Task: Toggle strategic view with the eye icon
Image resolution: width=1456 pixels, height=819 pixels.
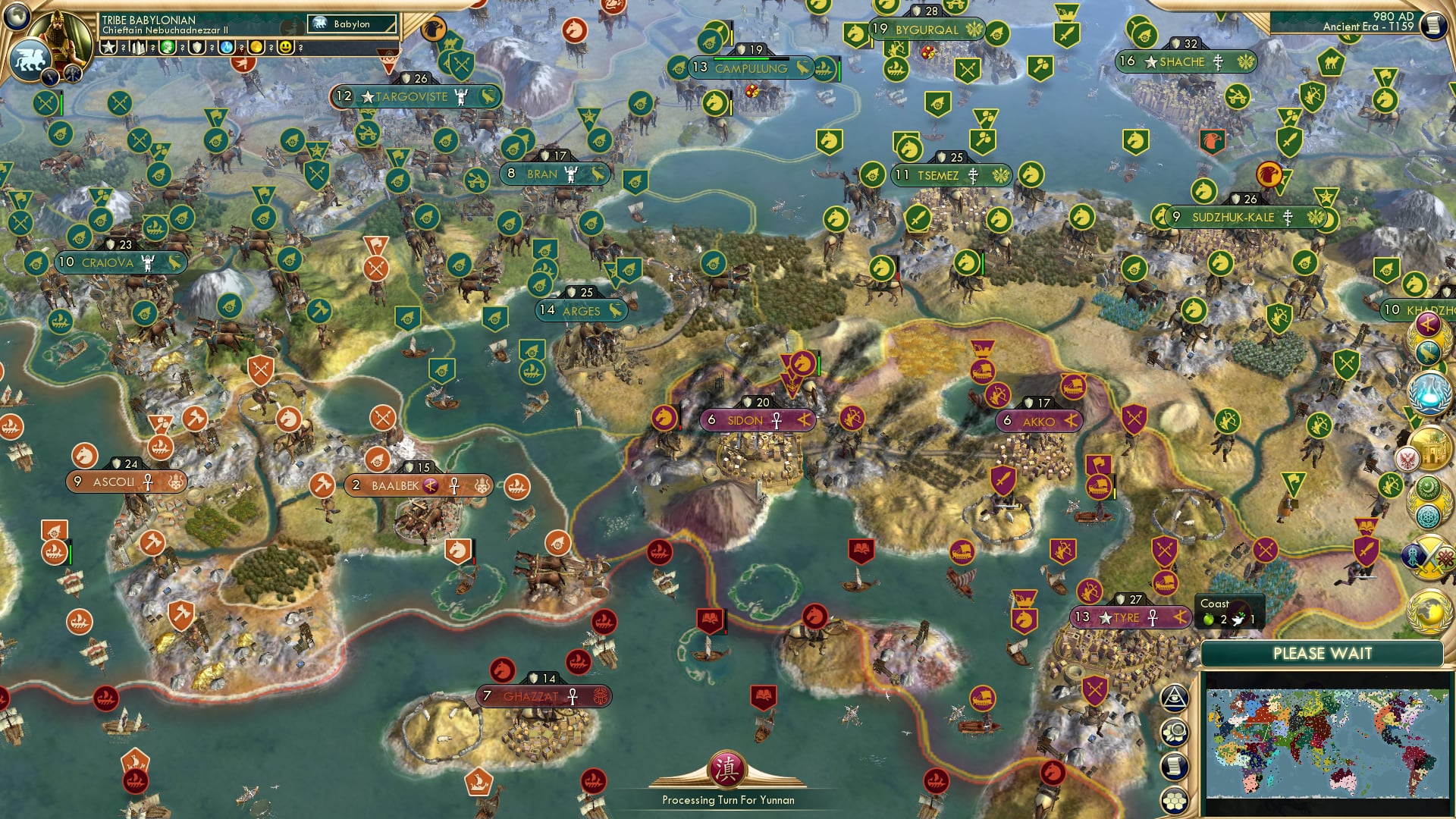Action: click(1175, 699)
